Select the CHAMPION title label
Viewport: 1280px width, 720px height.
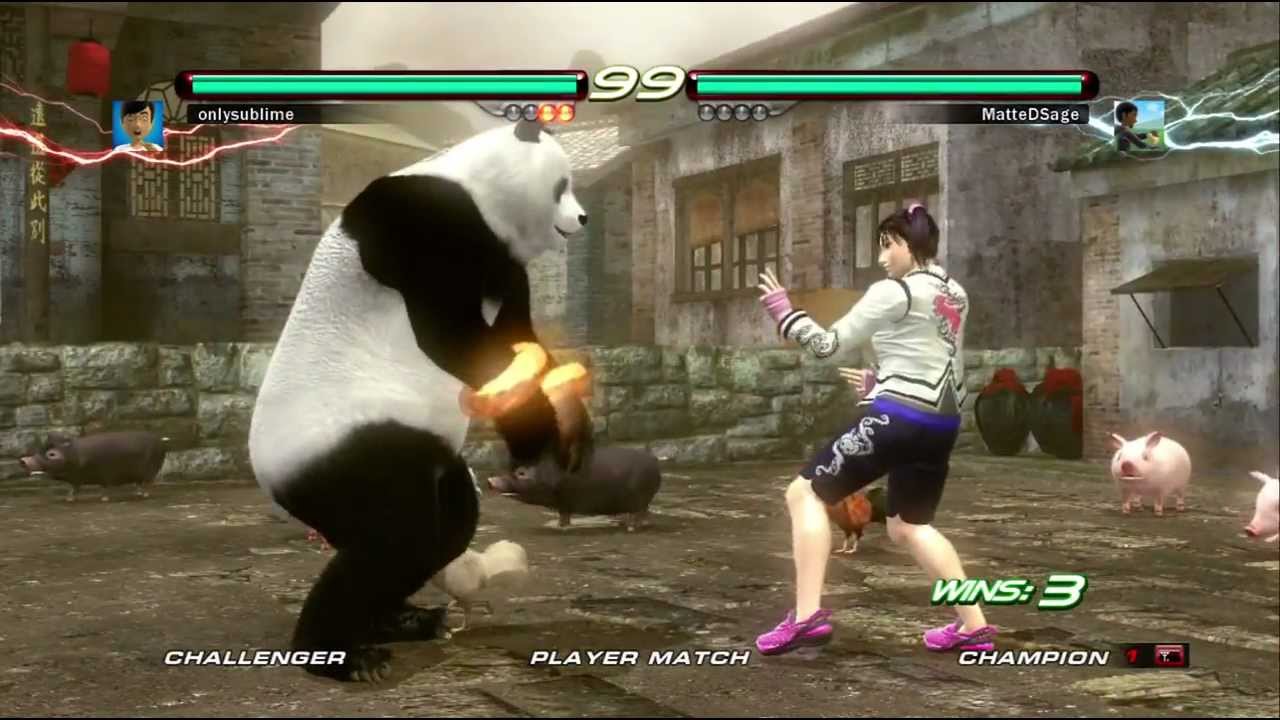click(x=1032, y=658)
